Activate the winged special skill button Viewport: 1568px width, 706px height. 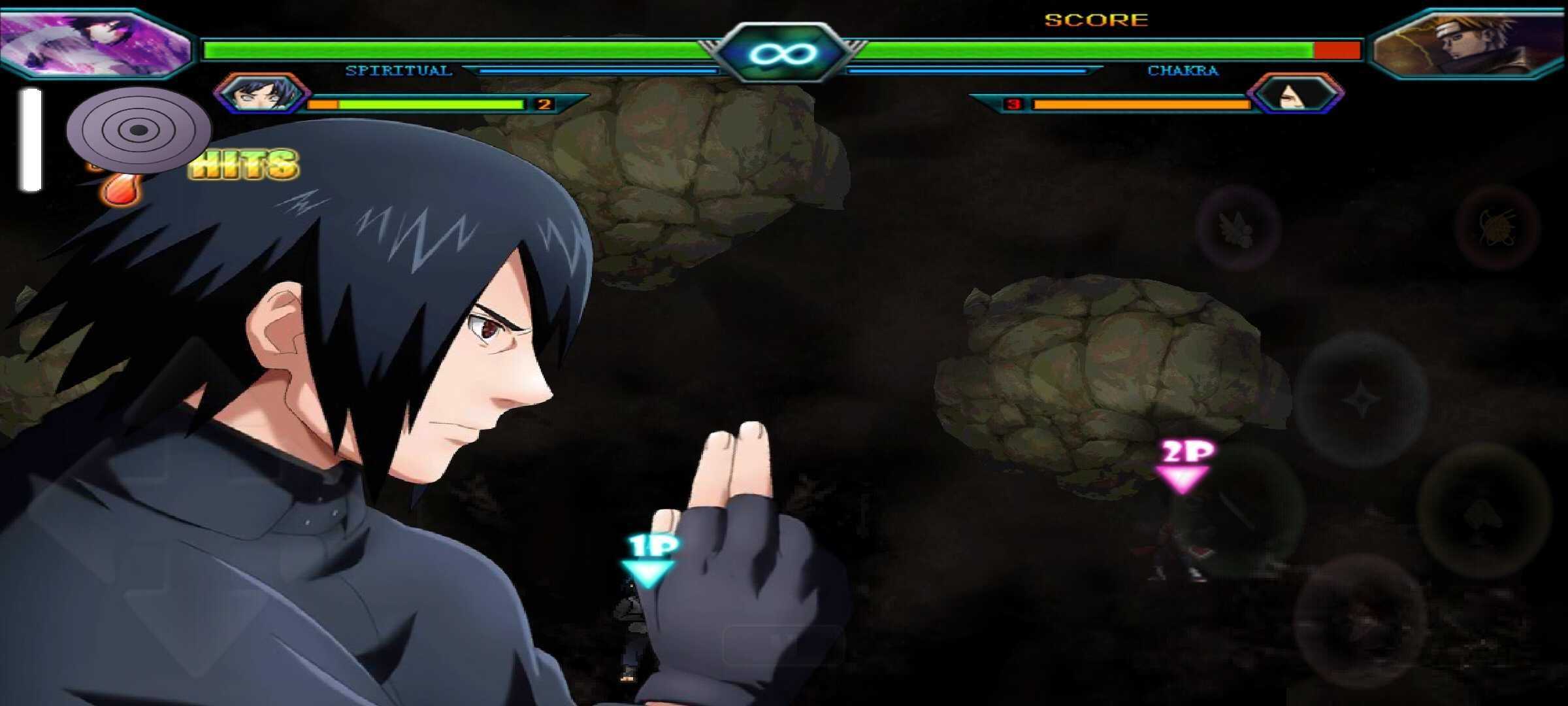click(1237, 227)
